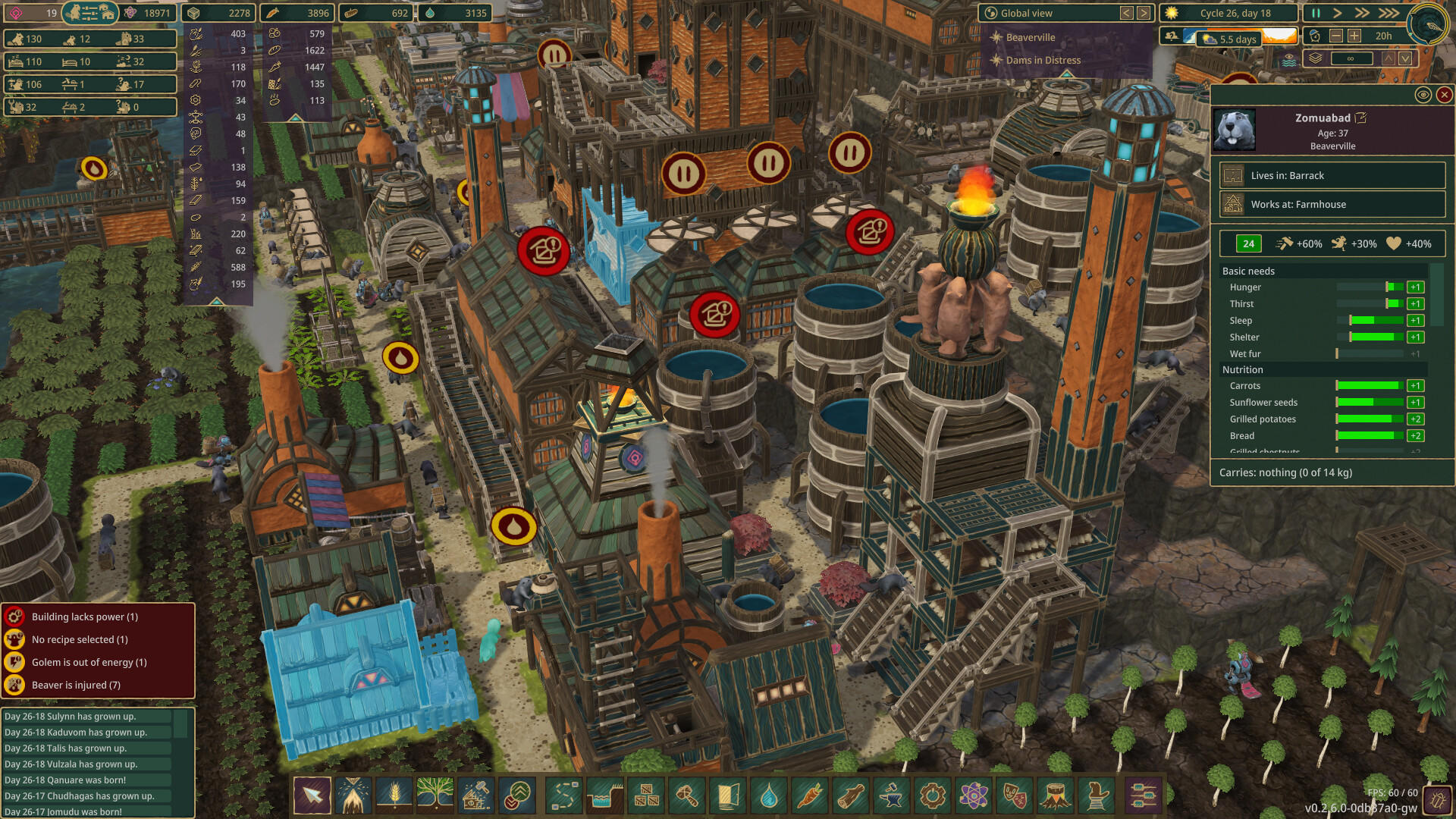Pause the game simulation
The image size is (1456, 819).
1315,13
